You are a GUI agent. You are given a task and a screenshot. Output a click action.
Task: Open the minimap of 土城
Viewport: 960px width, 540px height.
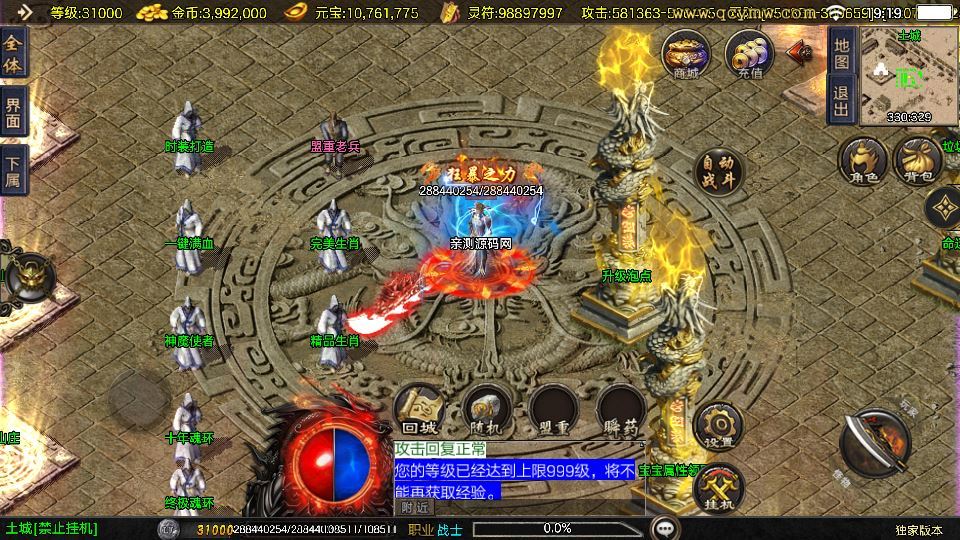point(908,75)
